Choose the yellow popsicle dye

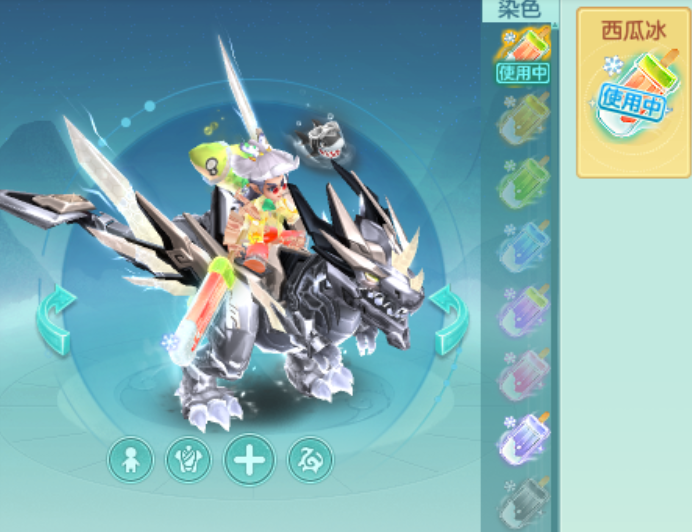coord(523,121)
